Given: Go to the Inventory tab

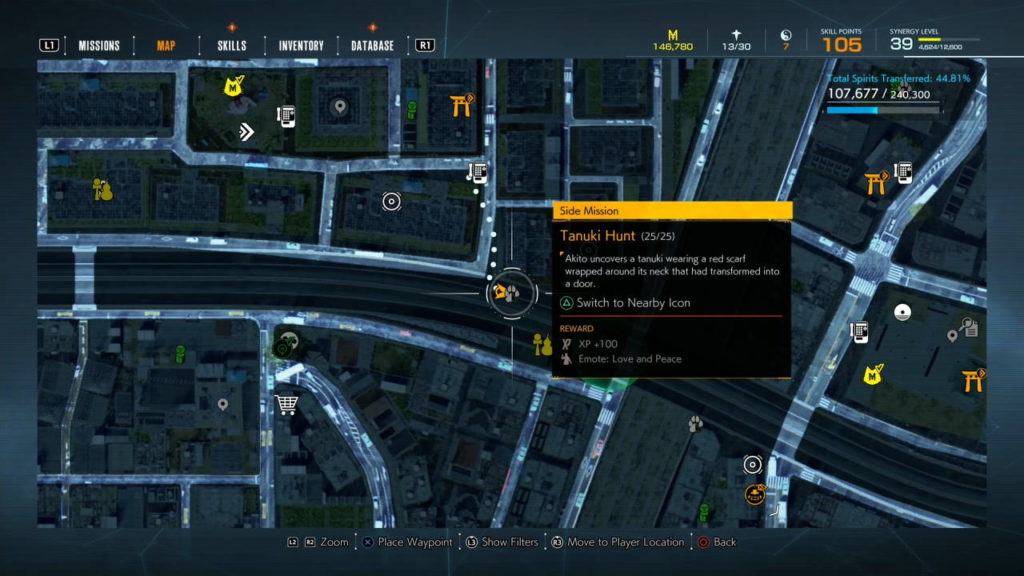Looking at the screenshot, I should click(301, 45).
